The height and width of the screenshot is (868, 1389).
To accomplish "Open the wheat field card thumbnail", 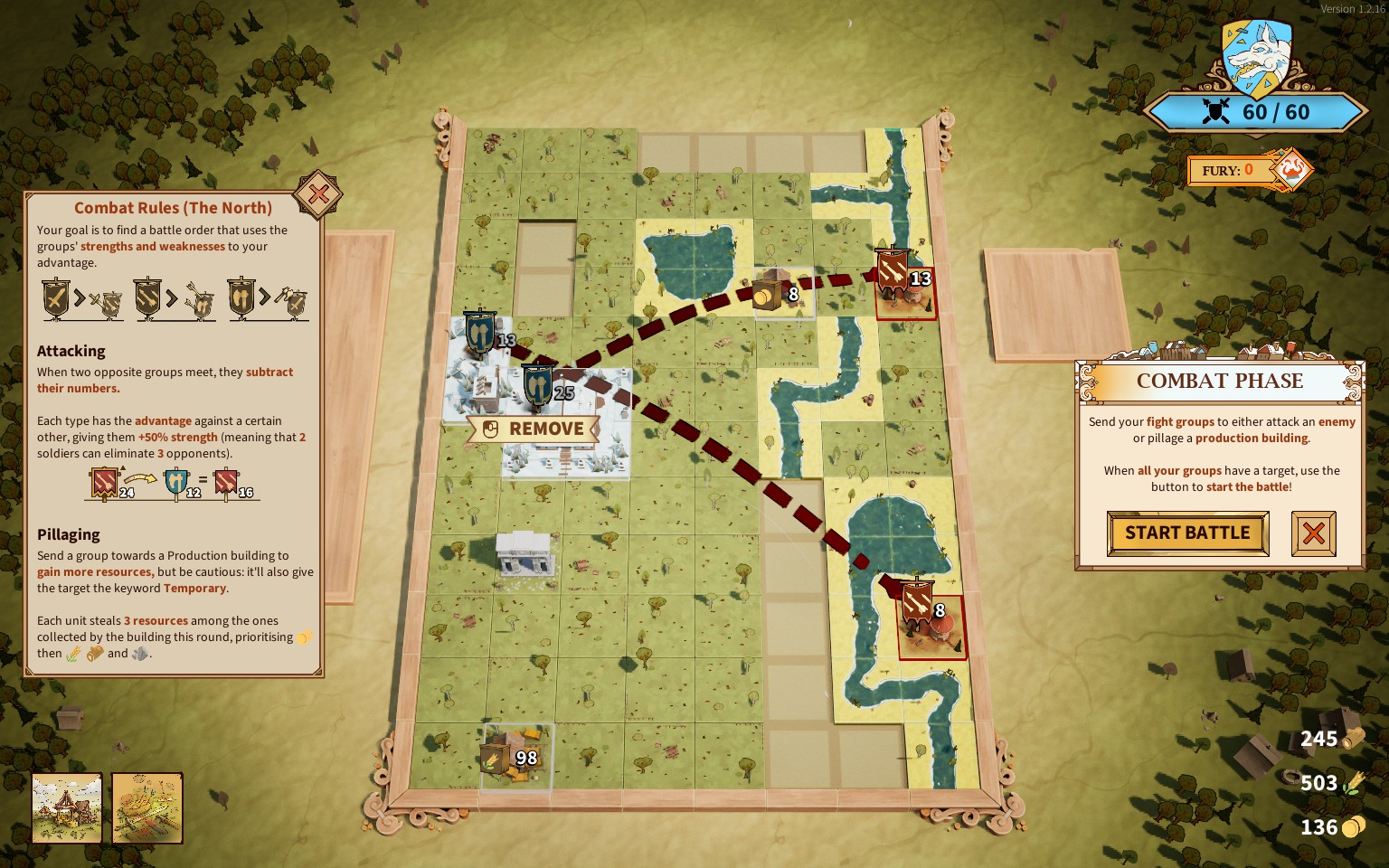I will point(147,807).
